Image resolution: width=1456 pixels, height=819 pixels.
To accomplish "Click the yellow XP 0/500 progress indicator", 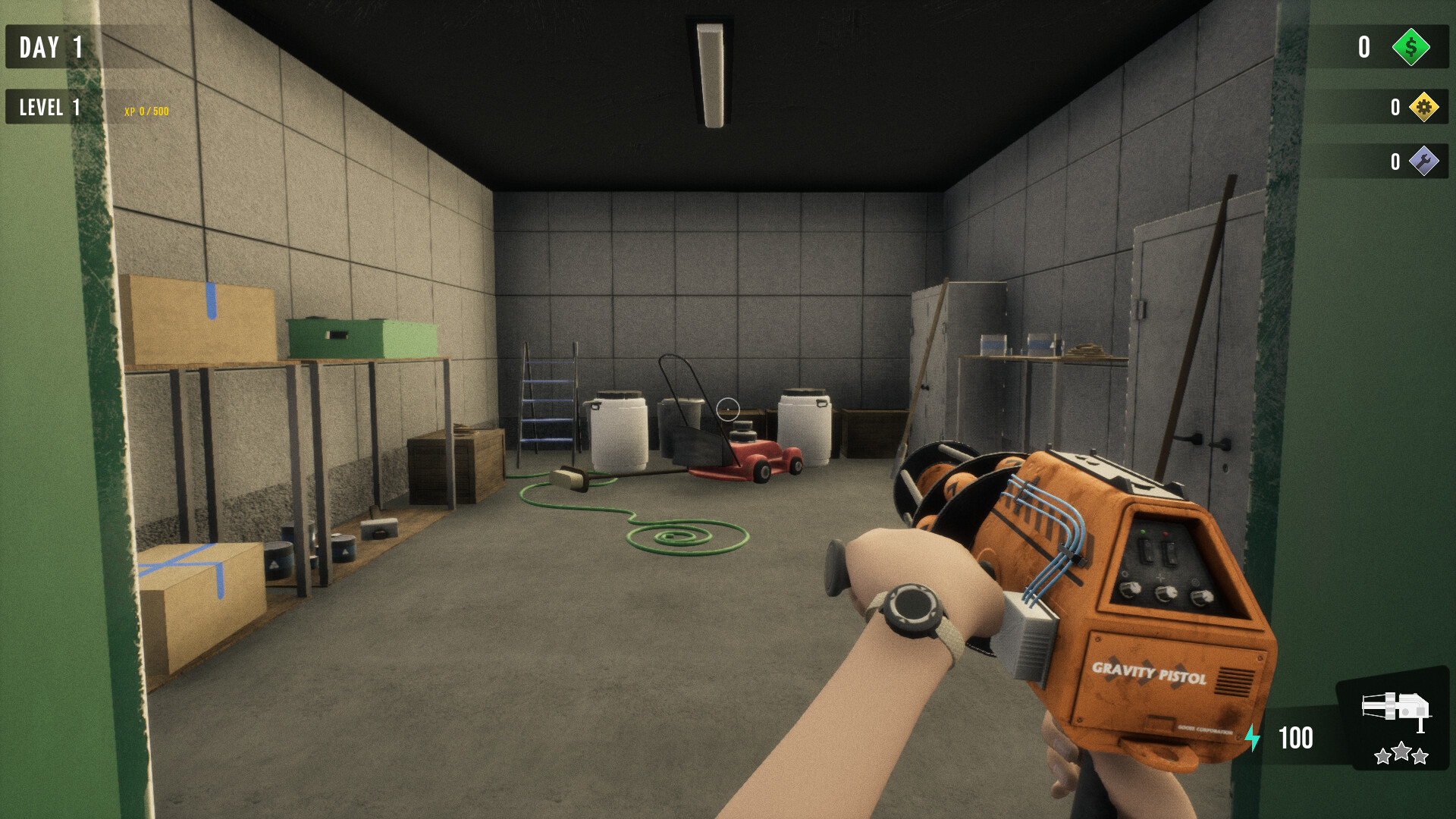I will pos(146,111).
